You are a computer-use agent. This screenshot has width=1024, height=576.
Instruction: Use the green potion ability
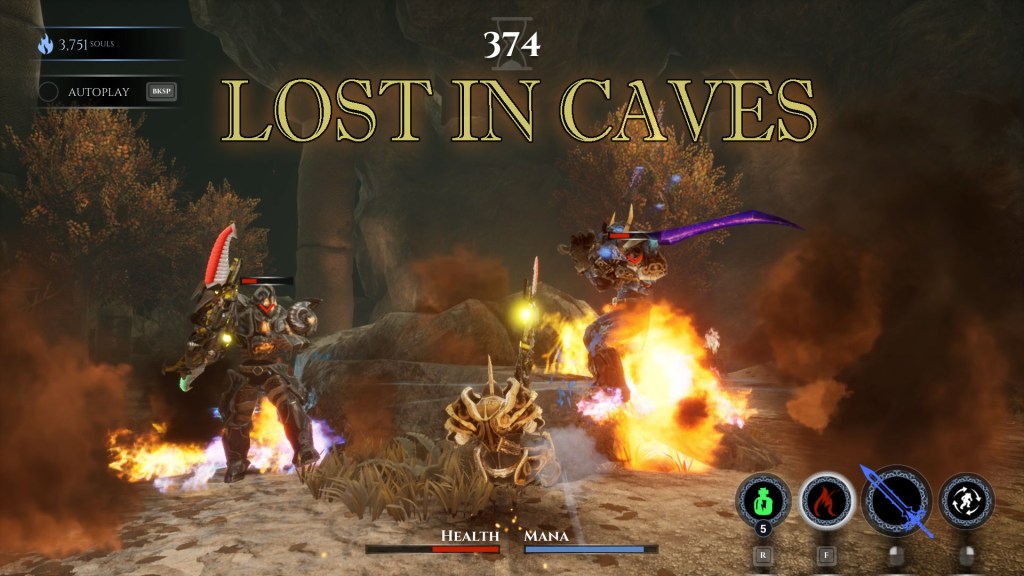pyautogui.click(x=762, y=500)
